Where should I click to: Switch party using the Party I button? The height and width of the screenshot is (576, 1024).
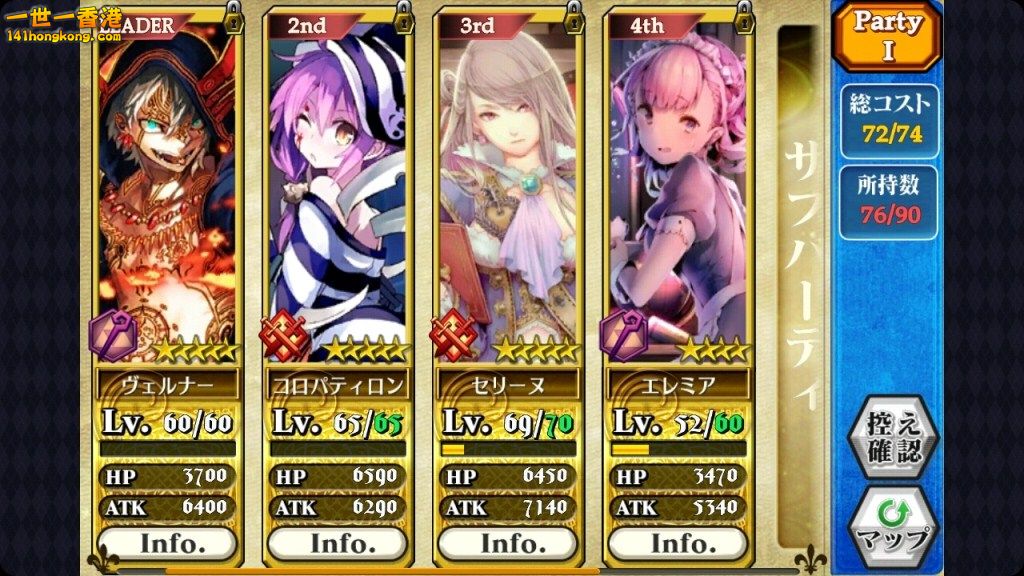click(x=887, y=37)
